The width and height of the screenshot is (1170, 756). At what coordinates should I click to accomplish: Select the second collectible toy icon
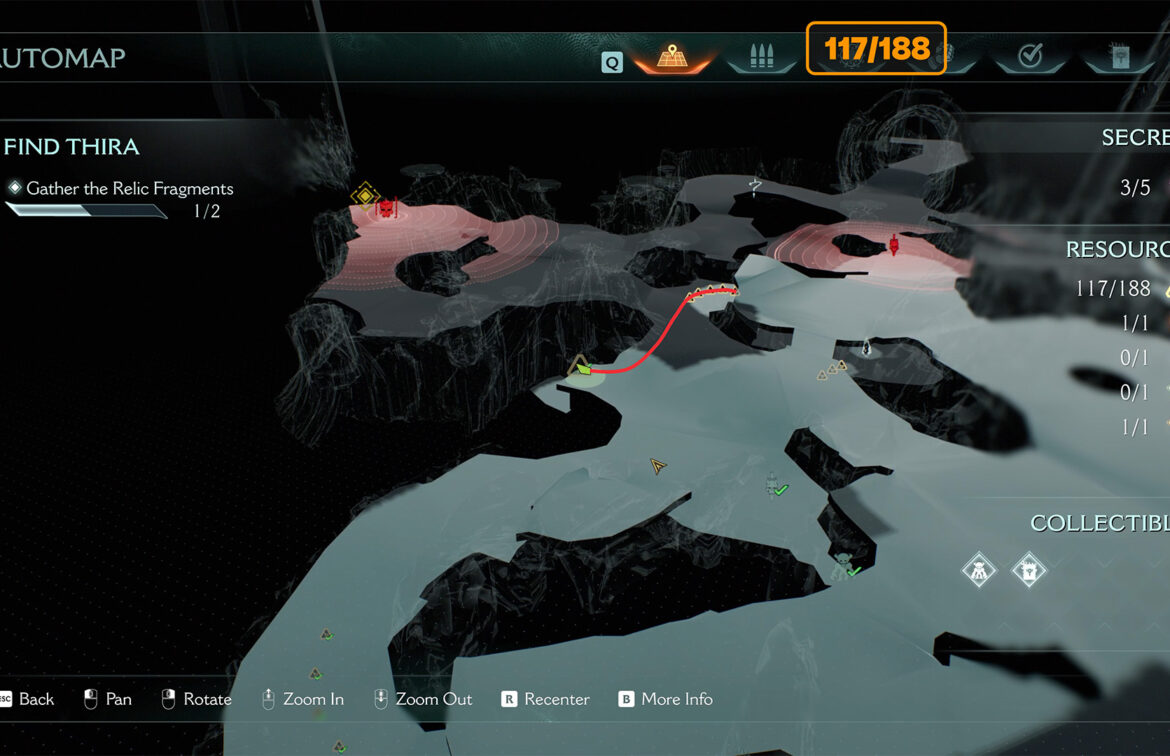coord(1028,570)
